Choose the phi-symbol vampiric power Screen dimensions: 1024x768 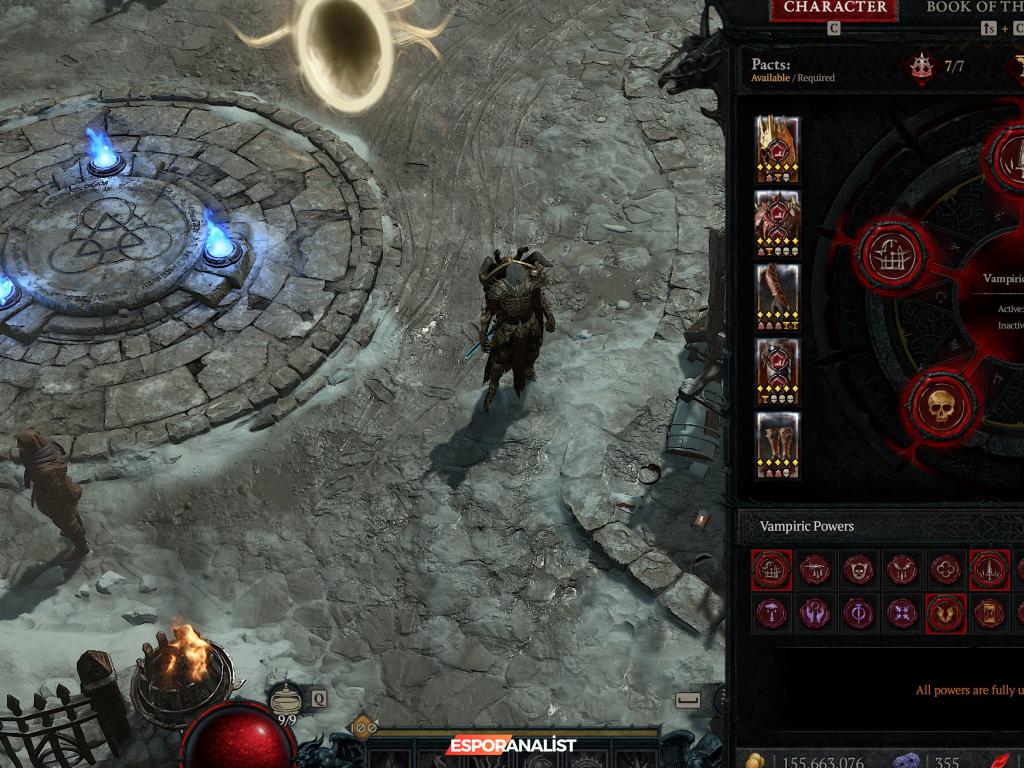858,613
